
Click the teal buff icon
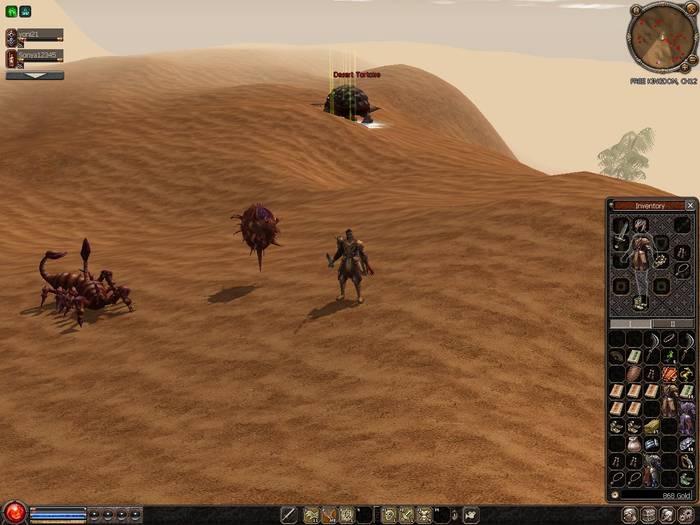pyautogui.click(x=25, y=12)
